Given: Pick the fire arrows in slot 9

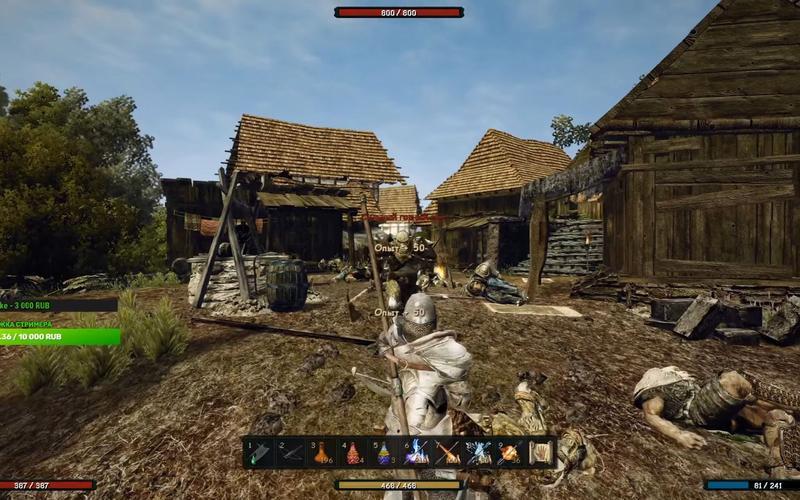Looking at the screenshot, I should tap(509, 453).
